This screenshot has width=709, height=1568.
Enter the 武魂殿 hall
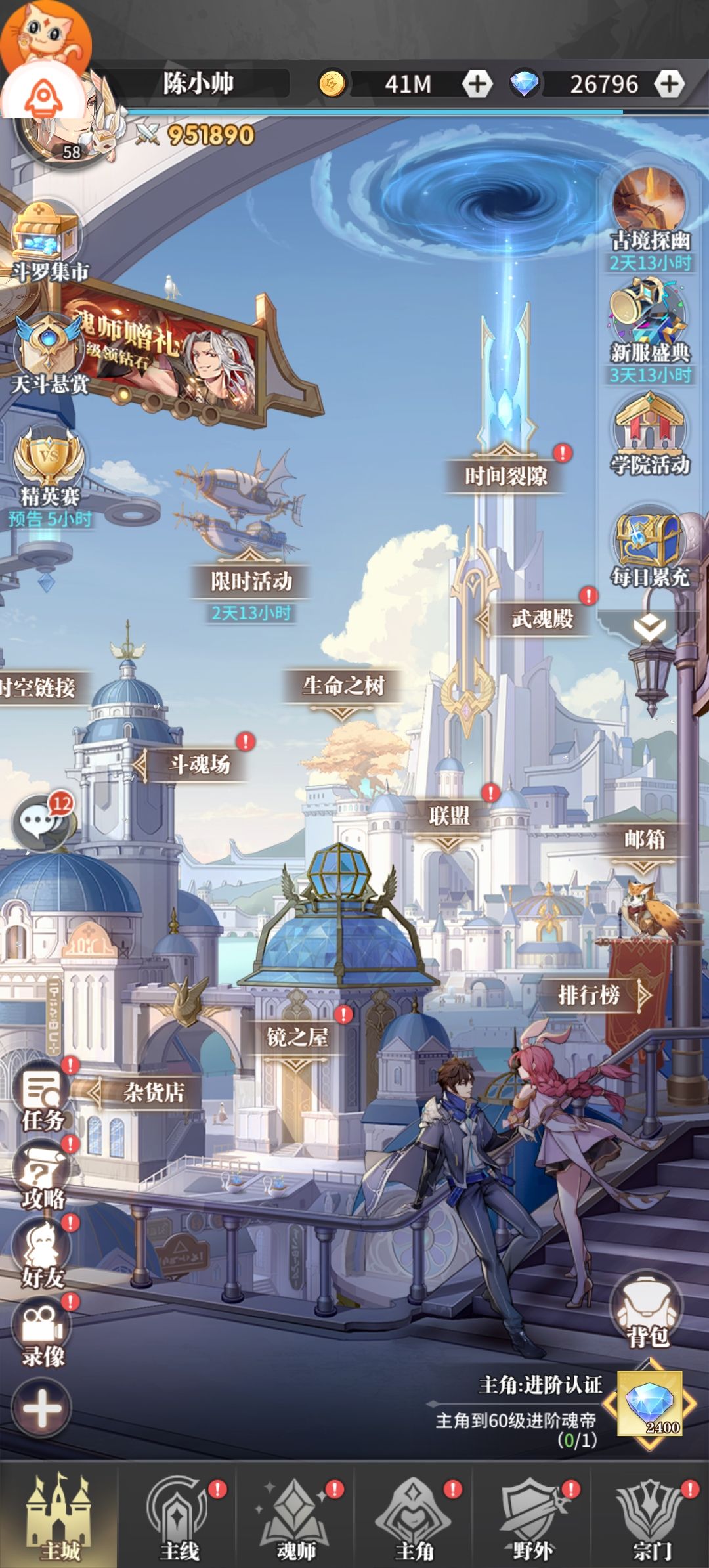click(x=542, y=619)
